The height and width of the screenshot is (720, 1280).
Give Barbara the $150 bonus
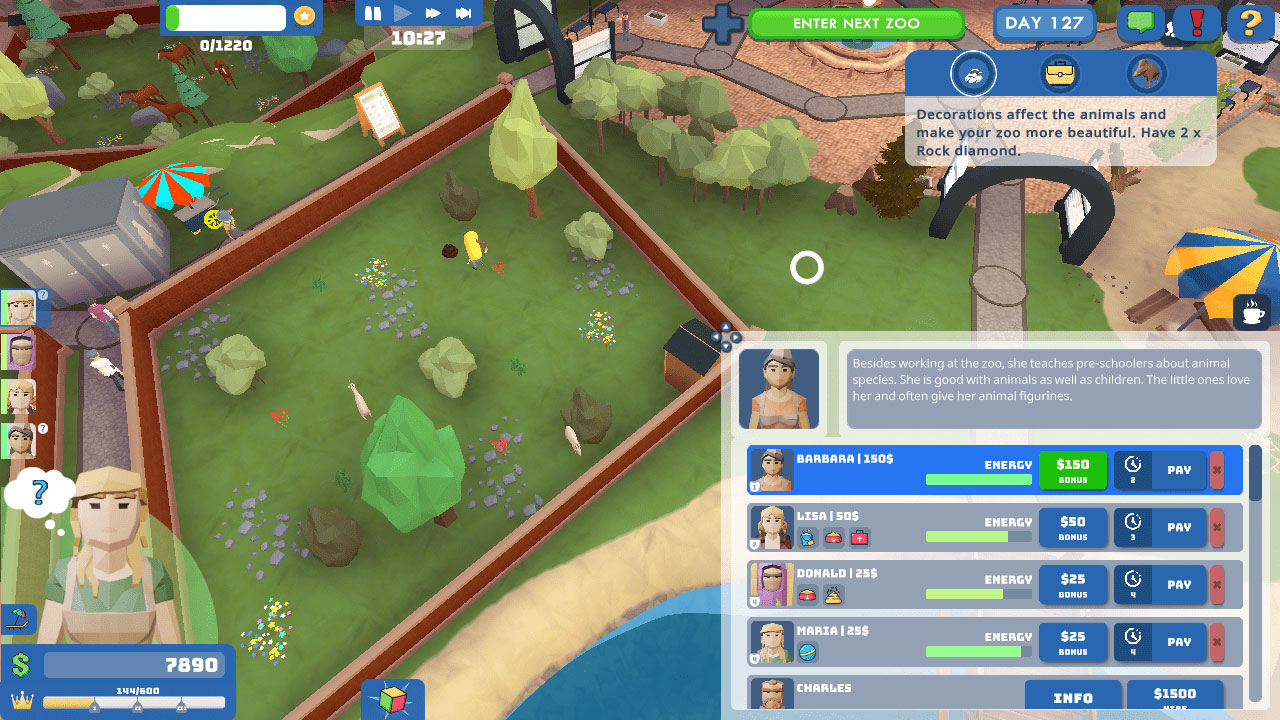[x=1073, y=470]
